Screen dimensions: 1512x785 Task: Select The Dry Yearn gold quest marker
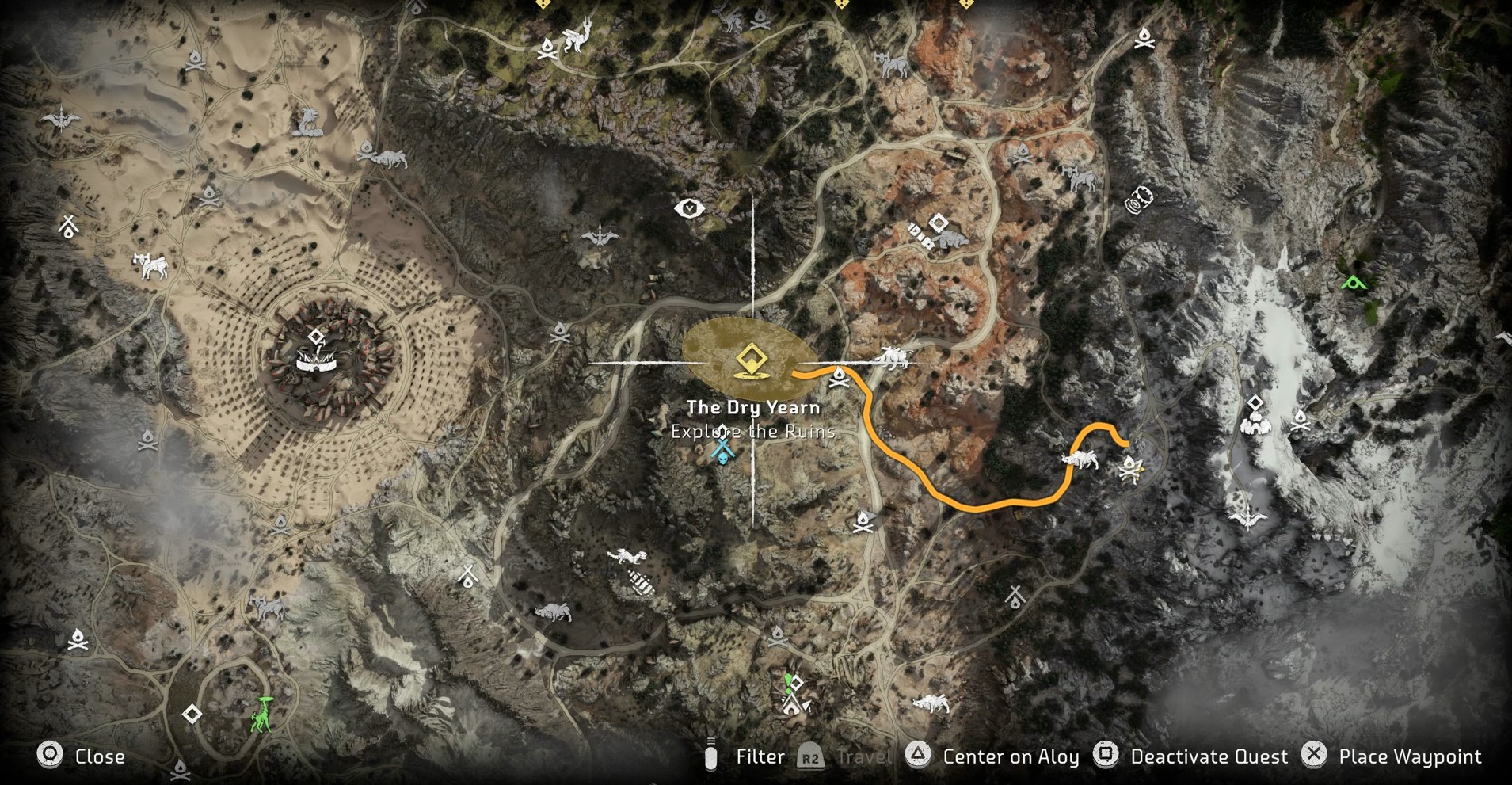pyautogui.click(x=749, y=360)
